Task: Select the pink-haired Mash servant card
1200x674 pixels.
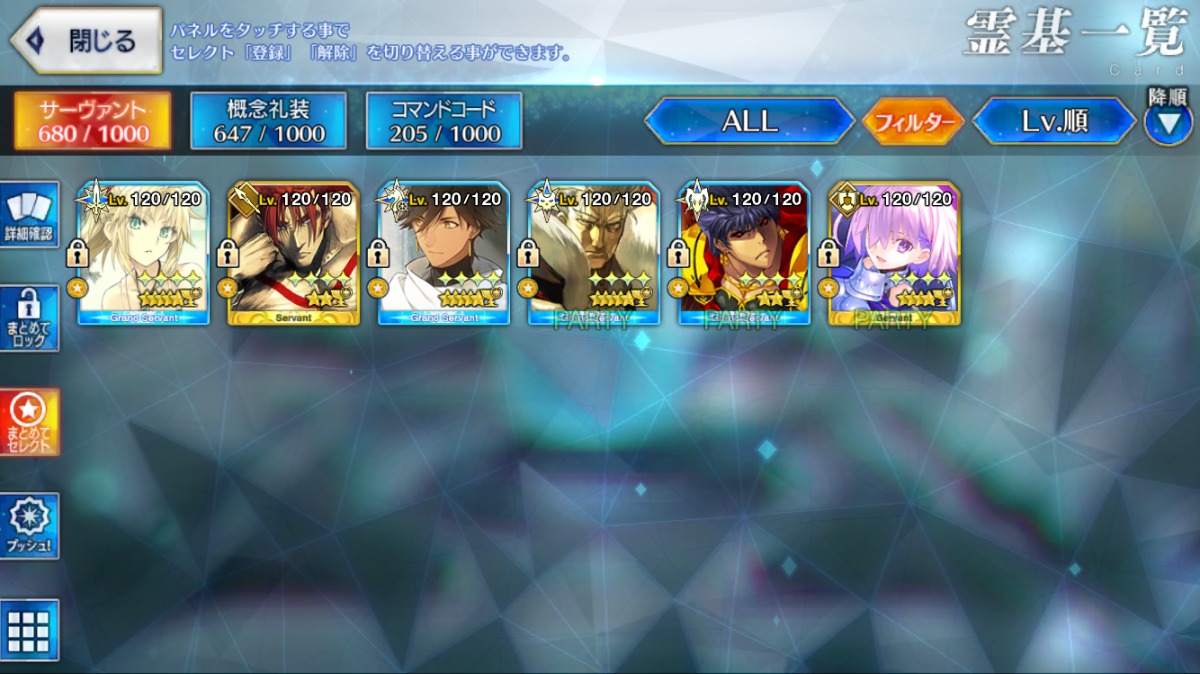Action: (894, 253)
